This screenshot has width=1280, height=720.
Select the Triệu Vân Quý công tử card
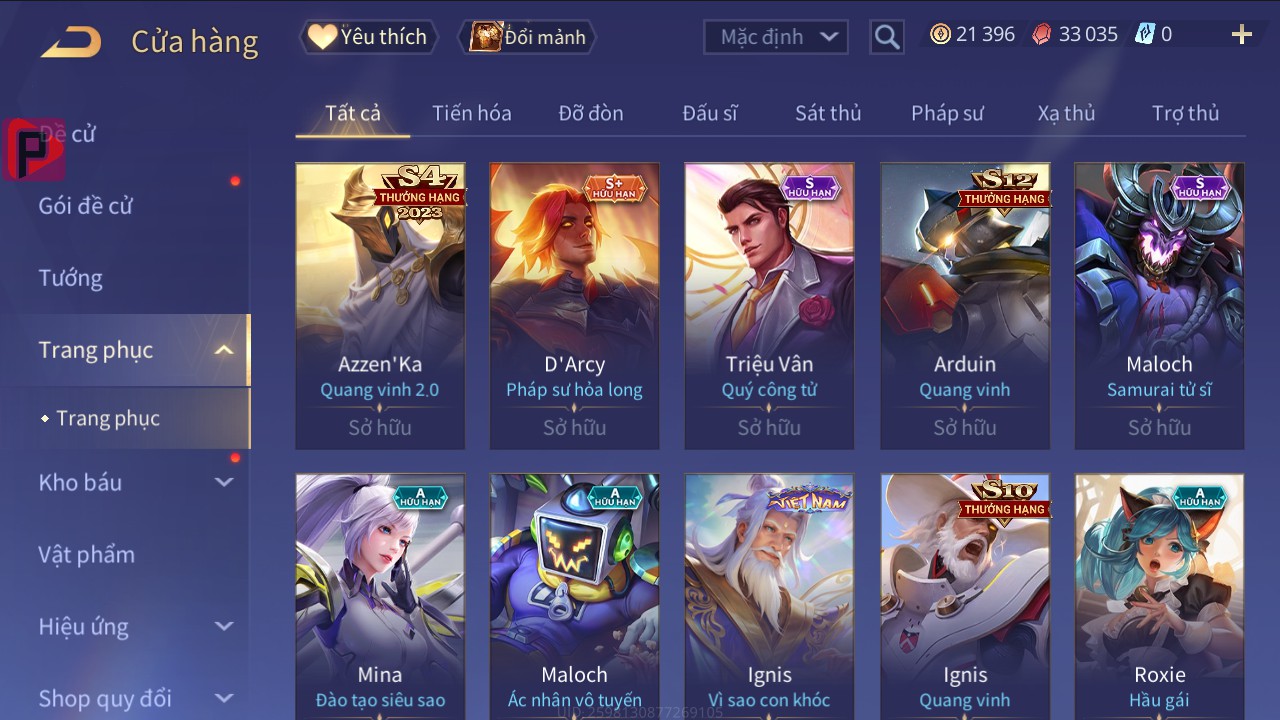(769, 305)
